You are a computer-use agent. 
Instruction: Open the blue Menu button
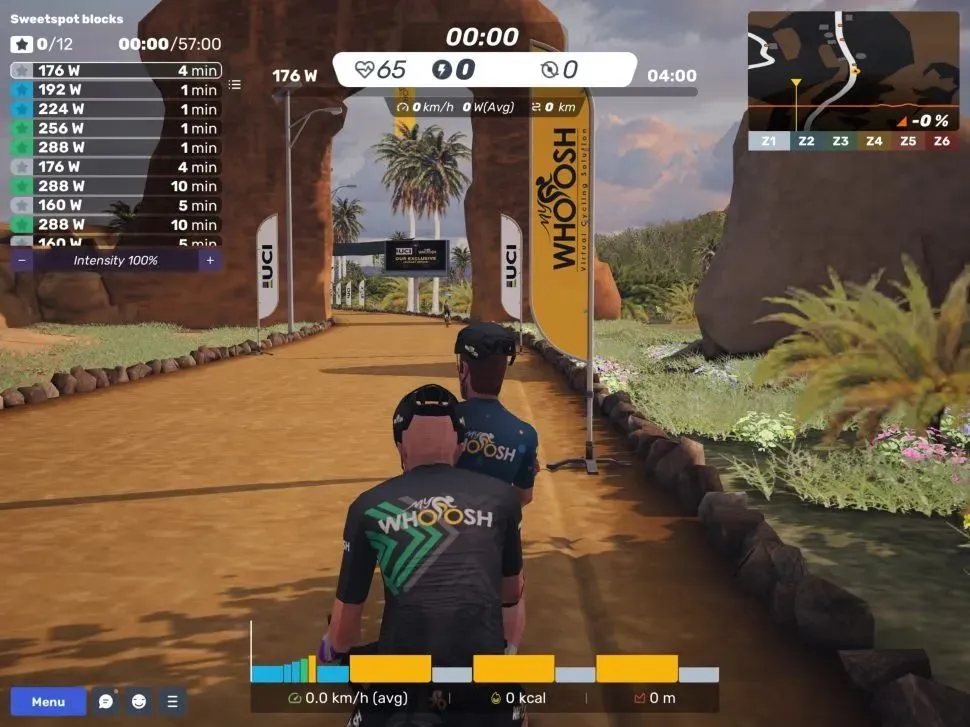coord(48,701)
